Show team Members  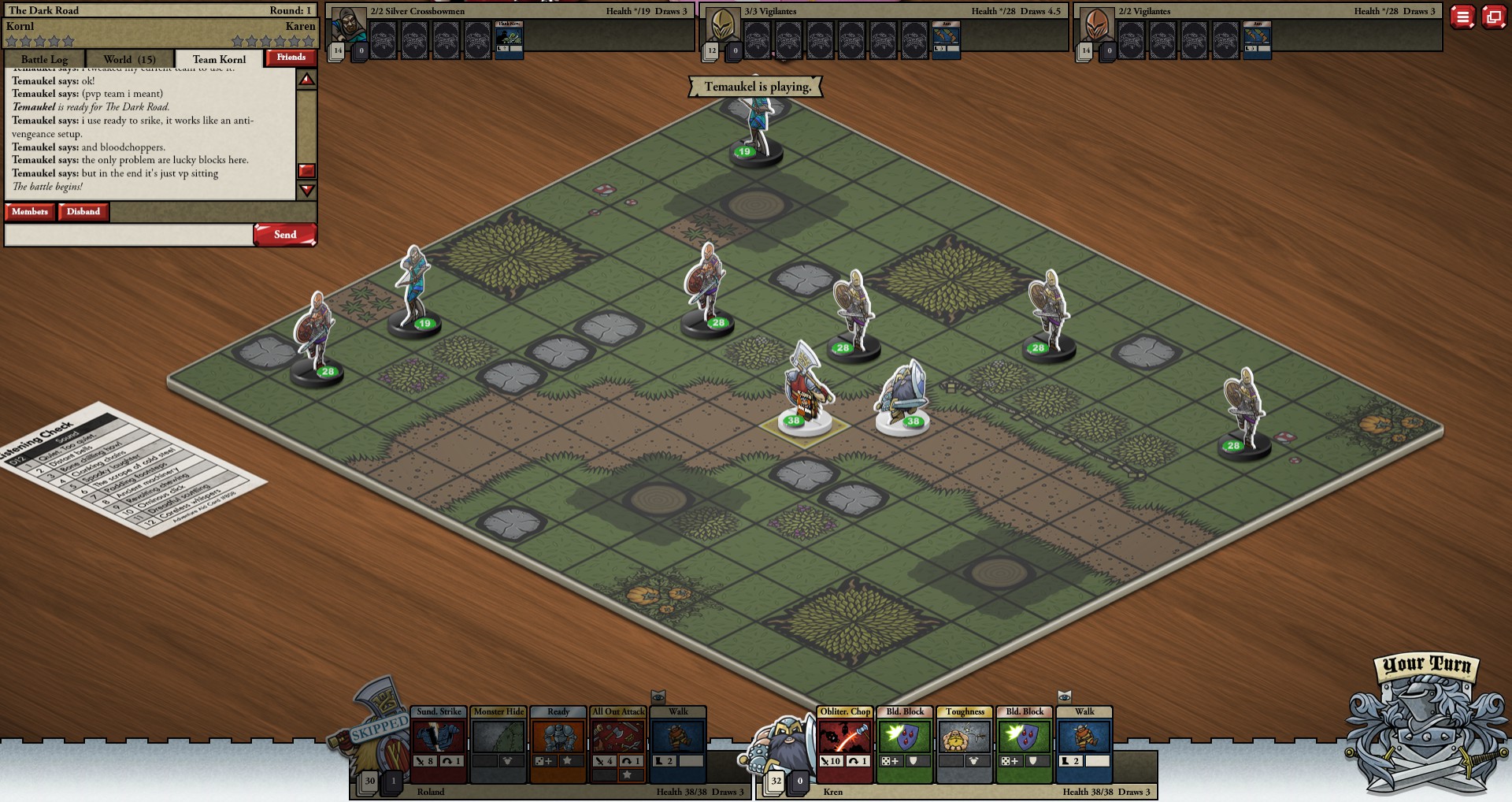pyautogui.click(x=30, y=212)
